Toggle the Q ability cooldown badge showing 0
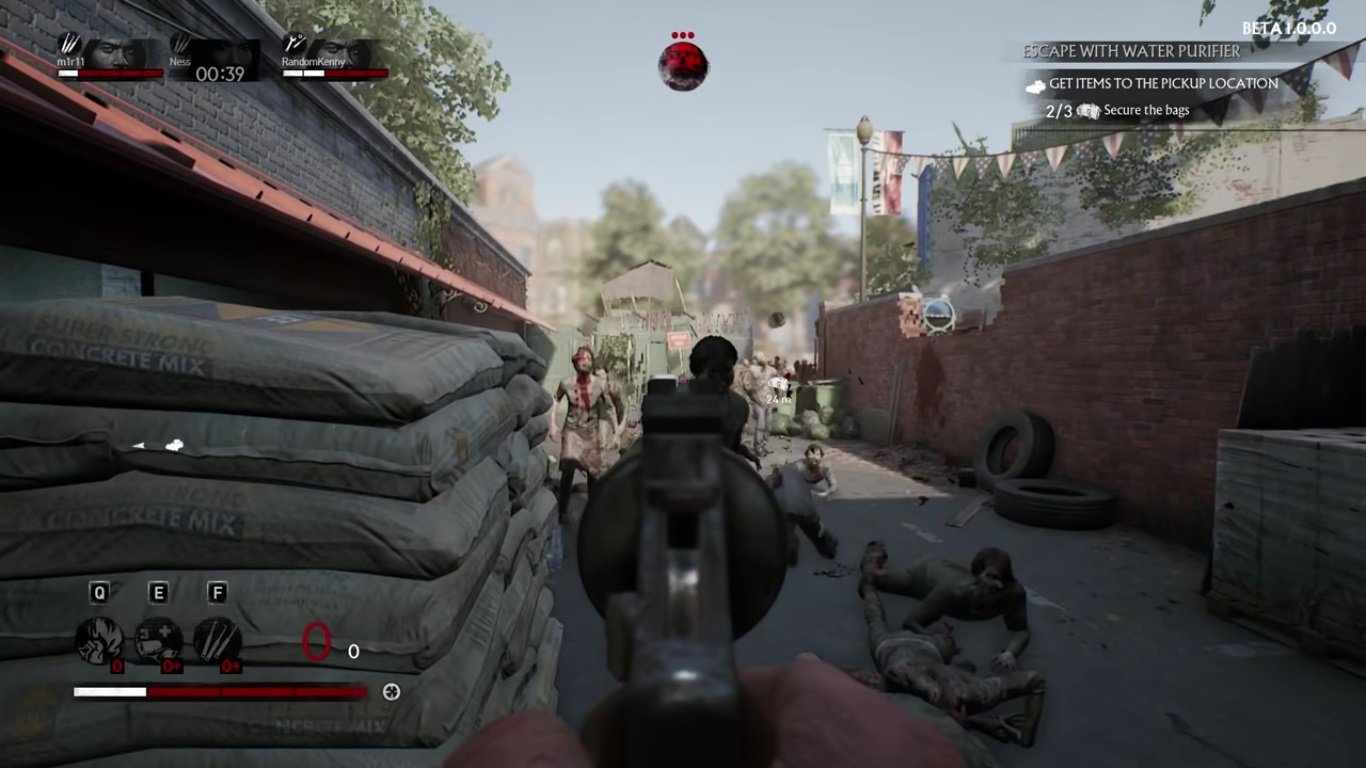Screen dimensions: 1366x768 coord(117,665)
